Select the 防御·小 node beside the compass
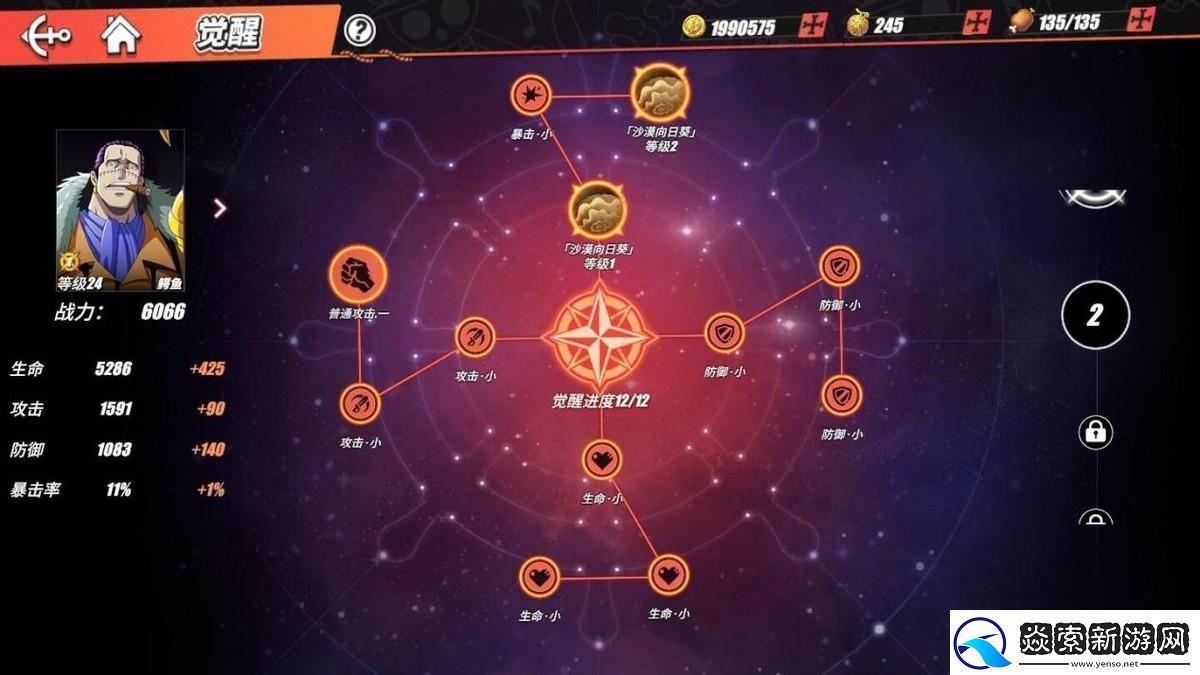Screen dimensions: 1200x675 pyautogui.click(x=724, y=334)
